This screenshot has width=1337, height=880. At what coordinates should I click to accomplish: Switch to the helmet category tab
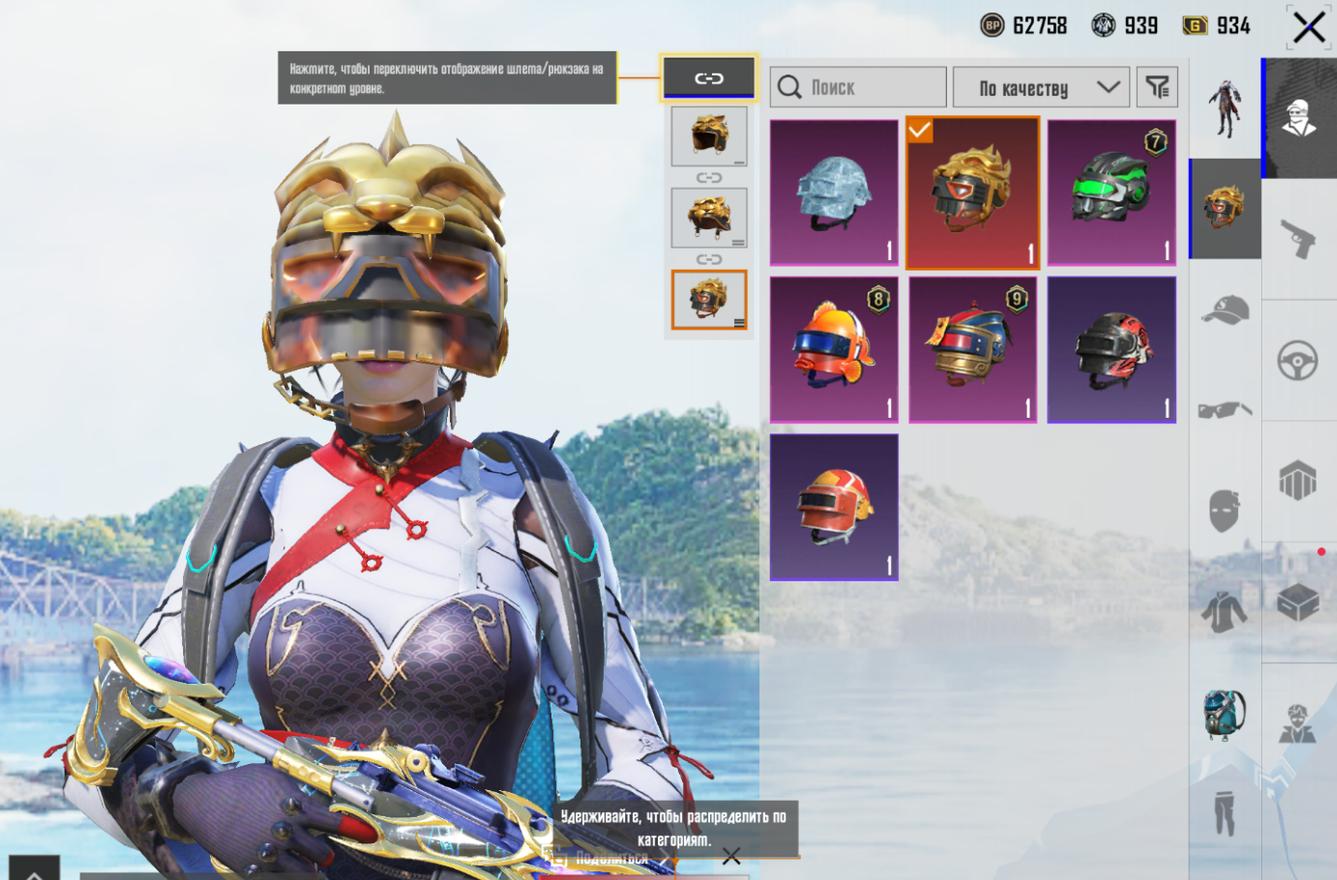(x=1224, y=207)
